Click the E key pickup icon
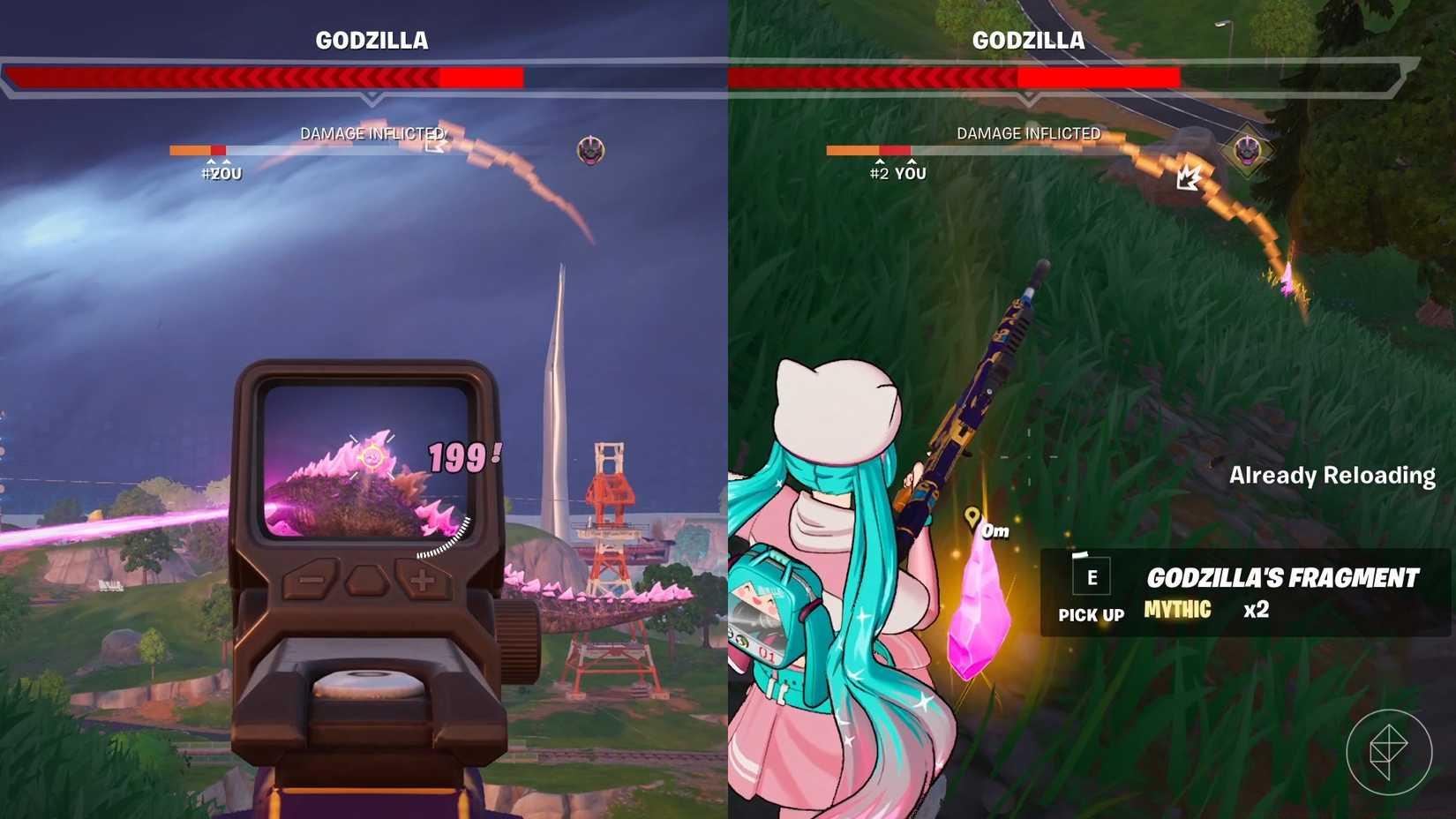This screenshot has width=1456, height=819. click(x=1092, y=578)
